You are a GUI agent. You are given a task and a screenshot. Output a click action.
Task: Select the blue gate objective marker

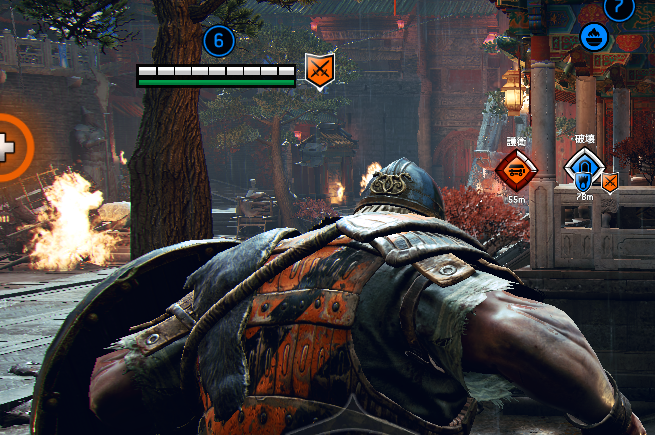point(583,169)
